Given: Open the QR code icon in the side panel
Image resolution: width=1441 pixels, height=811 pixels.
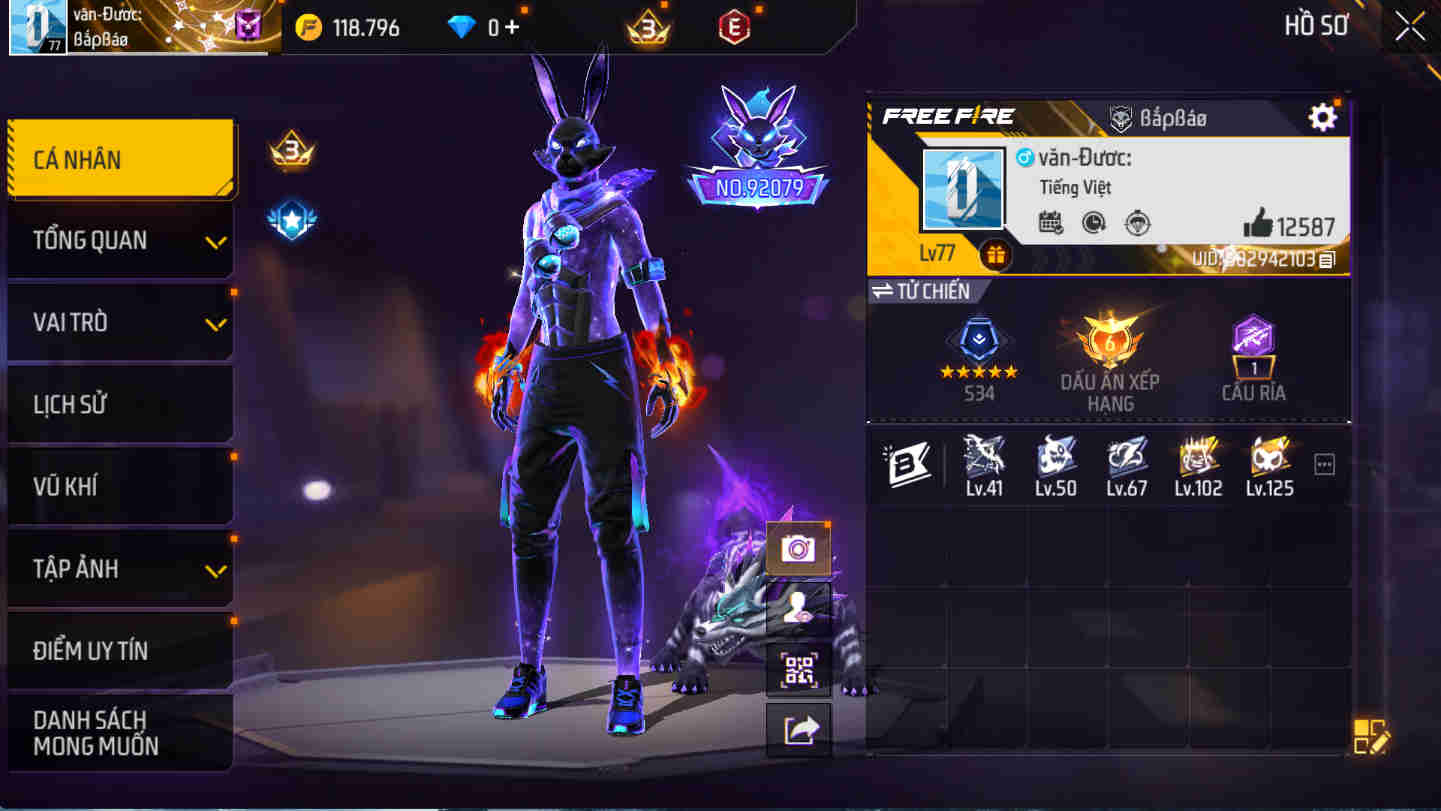Looking at the screenshot, I should click(x=797, y=668).
